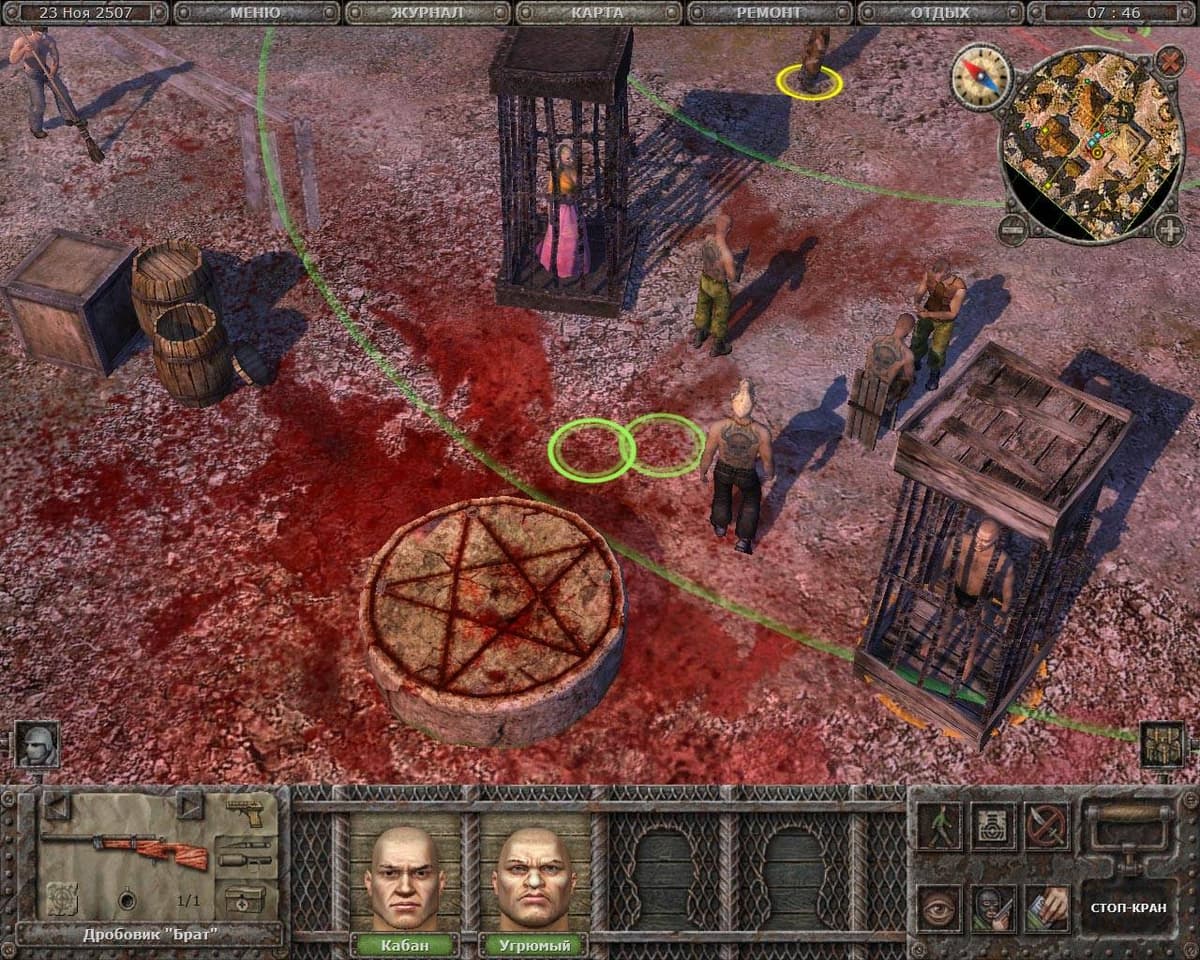Open the МЕНЮ top bar button
Screen dimensions: 1200x960
[x=255, y=13]
